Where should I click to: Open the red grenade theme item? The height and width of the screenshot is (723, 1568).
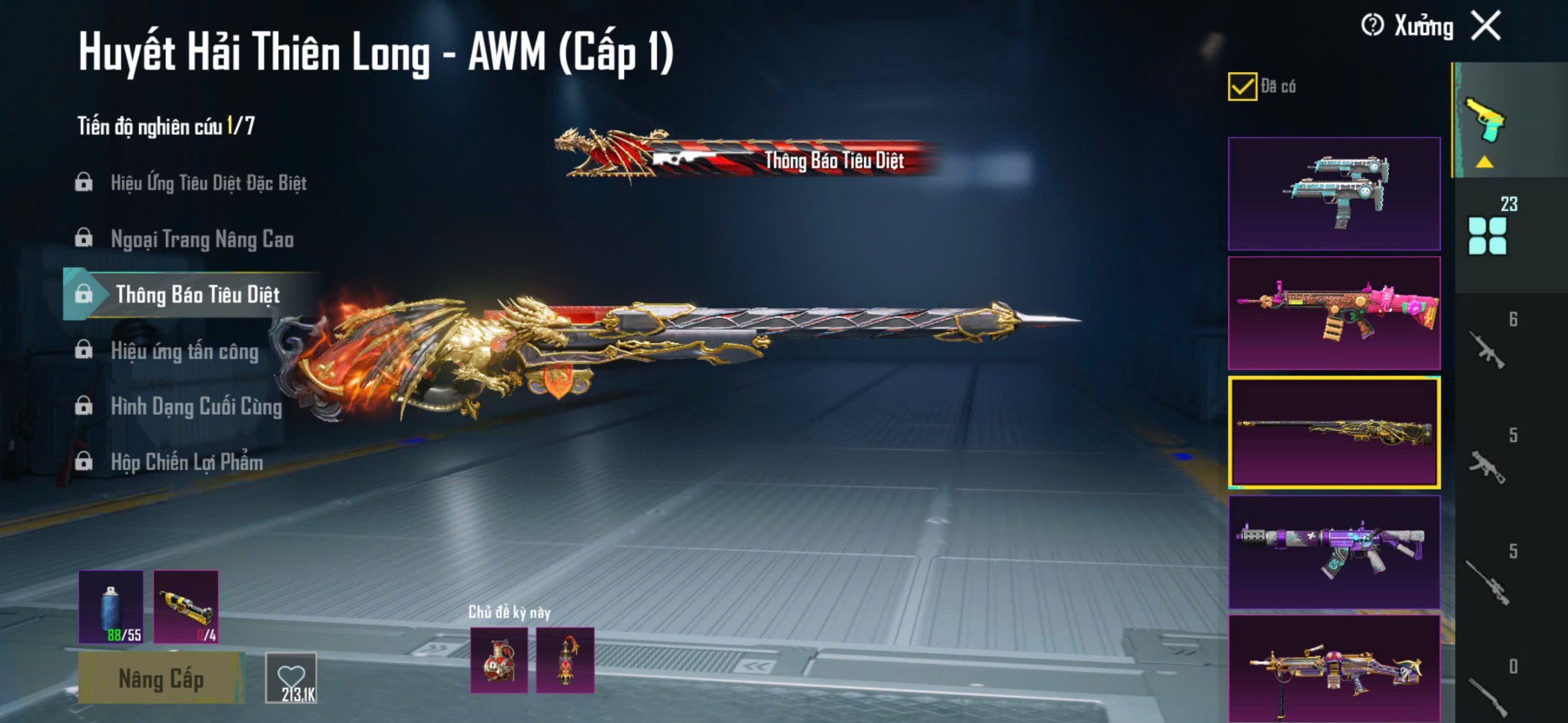(499, 660)
